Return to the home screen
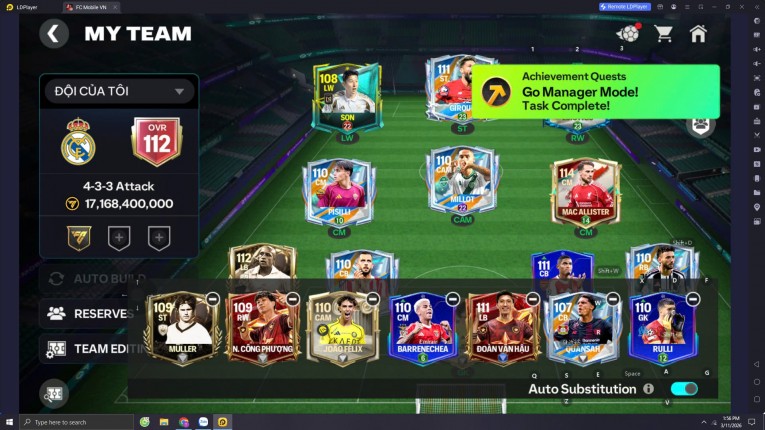The width and height of the screenshot is (765, 430). click(698, 34)
